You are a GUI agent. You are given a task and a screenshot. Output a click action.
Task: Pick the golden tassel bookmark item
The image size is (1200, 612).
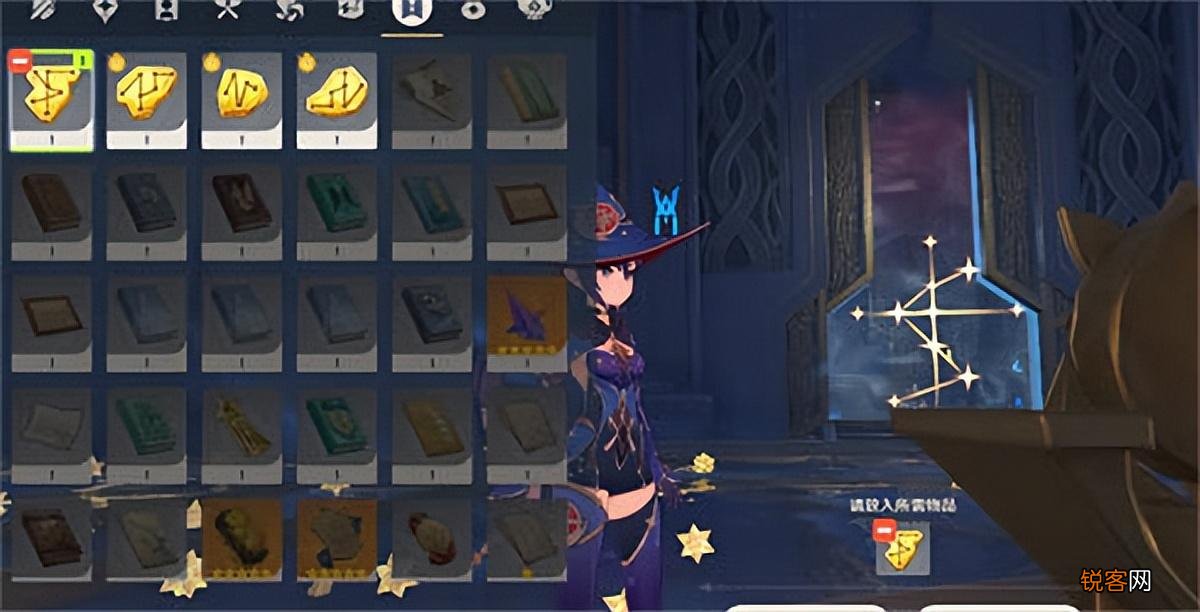(x=241, y=428)
